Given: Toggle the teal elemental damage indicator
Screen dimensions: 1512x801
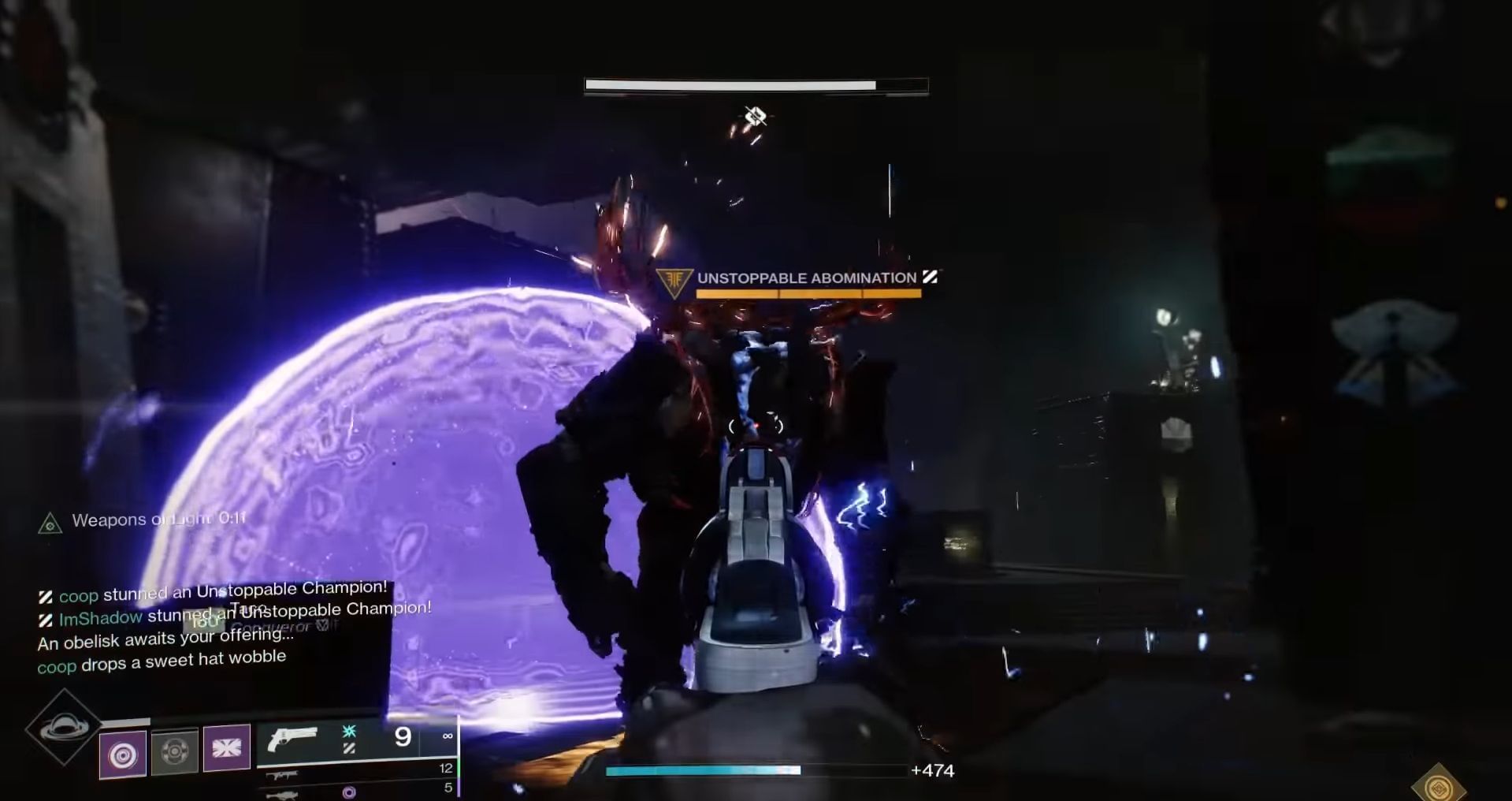Looking at the screenshot, I should pyautogui.click(x=351, y=732).
